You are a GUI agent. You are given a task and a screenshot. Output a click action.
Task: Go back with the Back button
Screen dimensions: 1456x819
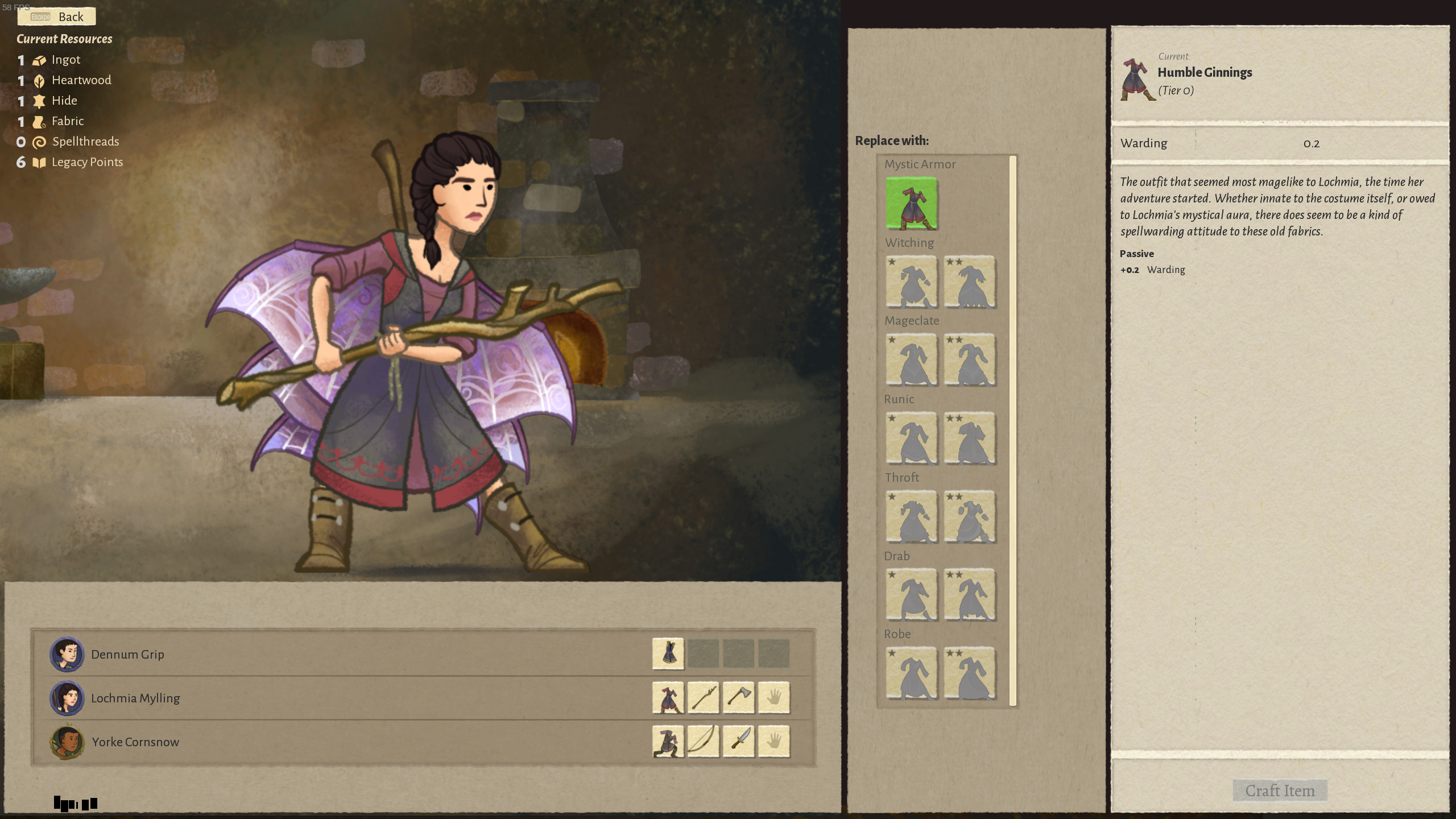coord(57,16)
